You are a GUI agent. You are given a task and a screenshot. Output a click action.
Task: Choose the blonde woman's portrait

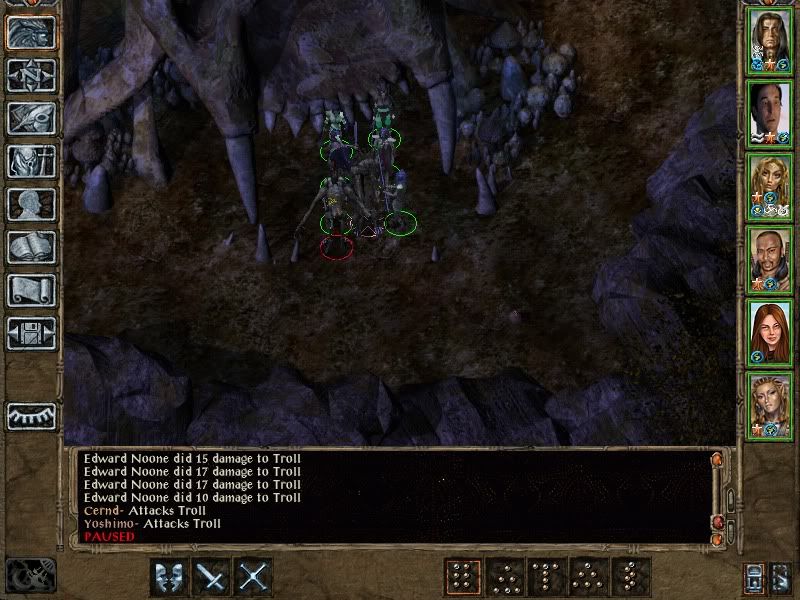click(x=769, y=187)
